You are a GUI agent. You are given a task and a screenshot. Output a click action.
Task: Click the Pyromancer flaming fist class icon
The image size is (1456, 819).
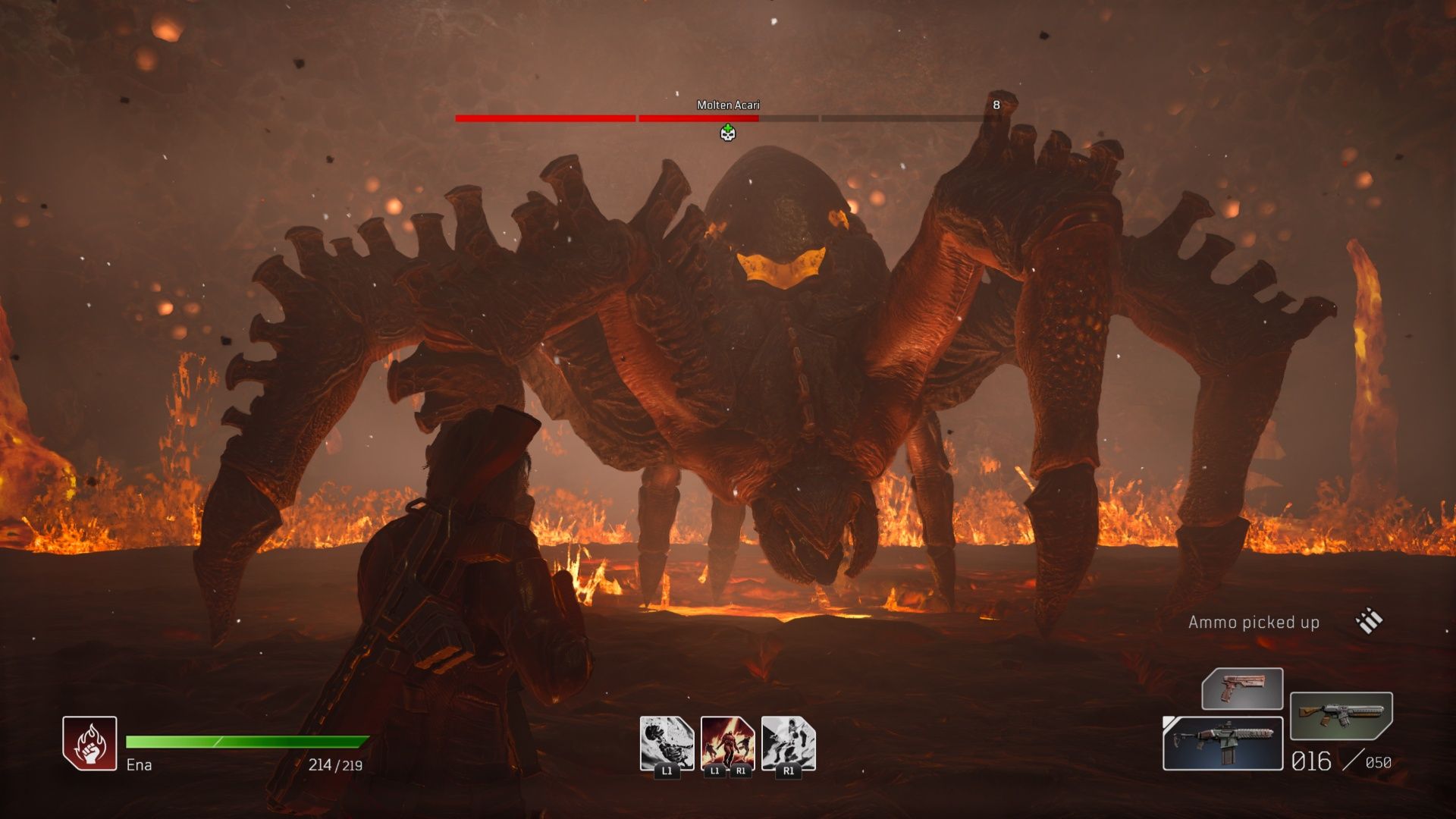(x=89, y=743)
